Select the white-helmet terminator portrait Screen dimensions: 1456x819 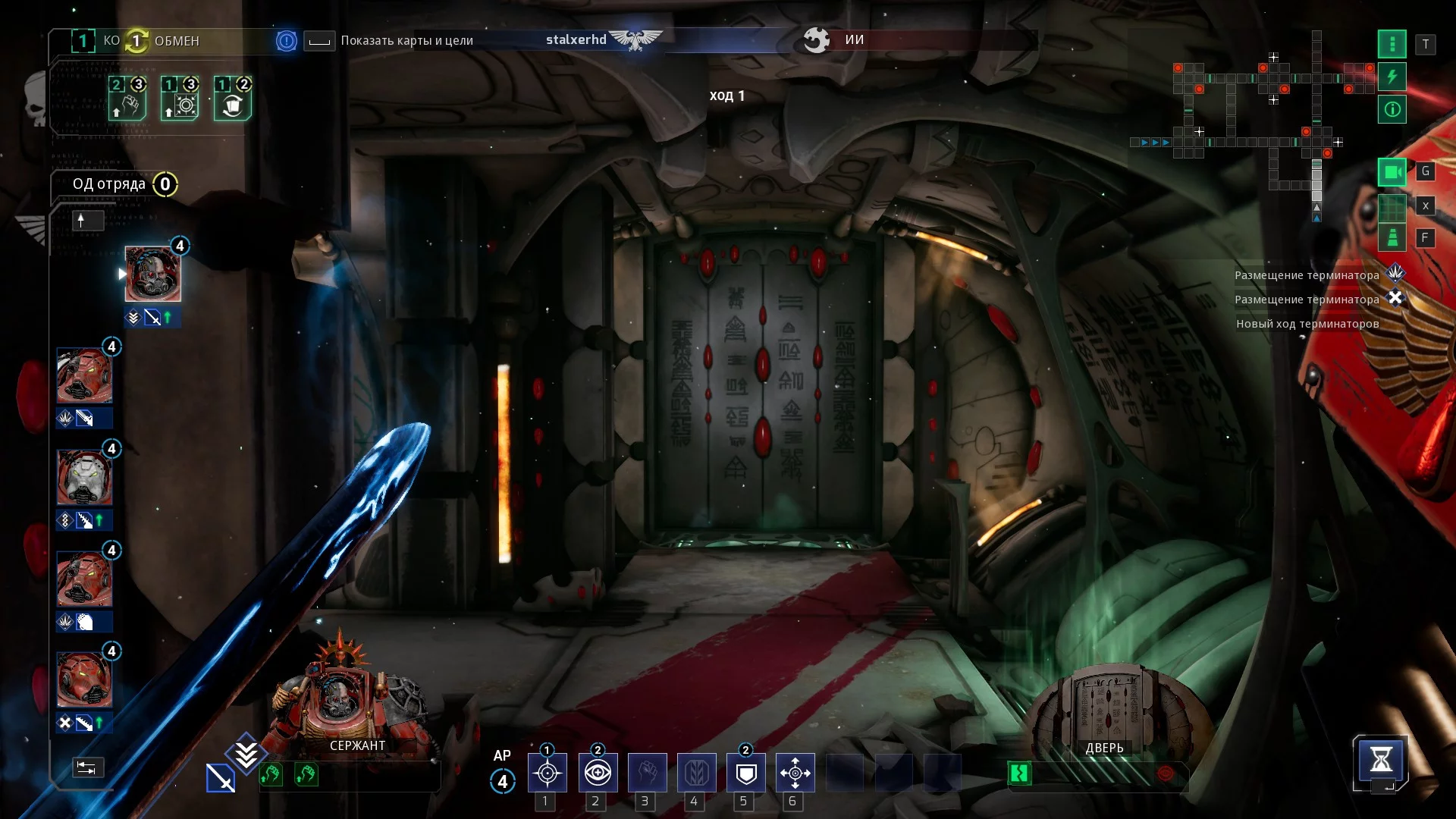pos(84,478)
